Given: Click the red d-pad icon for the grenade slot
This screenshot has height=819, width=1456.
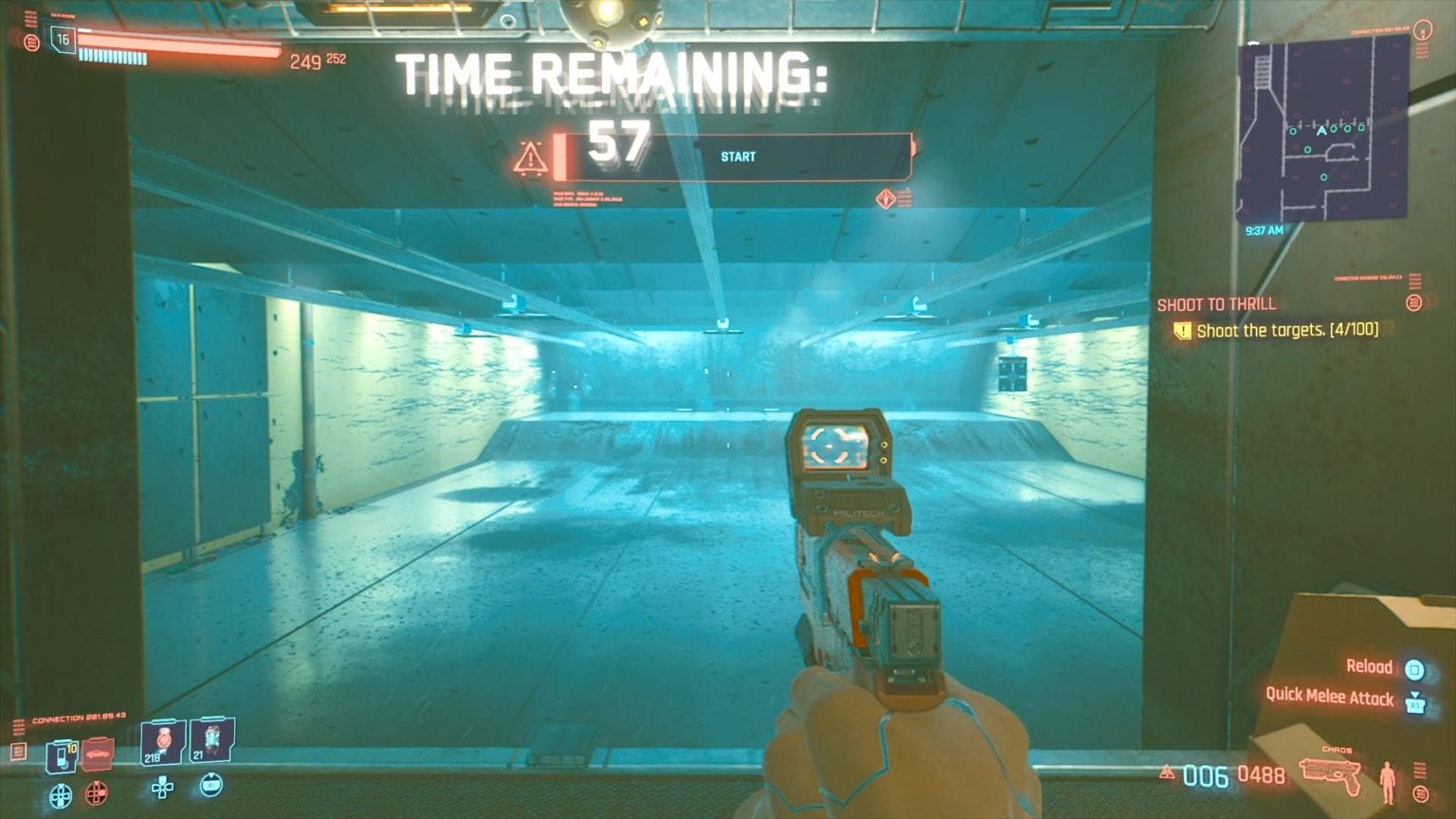Looking at the screenshot, I should tap(96, 794).
